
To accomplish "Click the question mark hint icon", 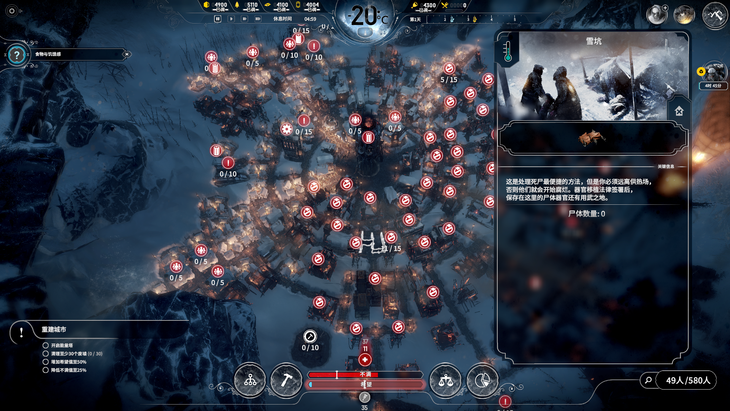I will pos(16,55).
